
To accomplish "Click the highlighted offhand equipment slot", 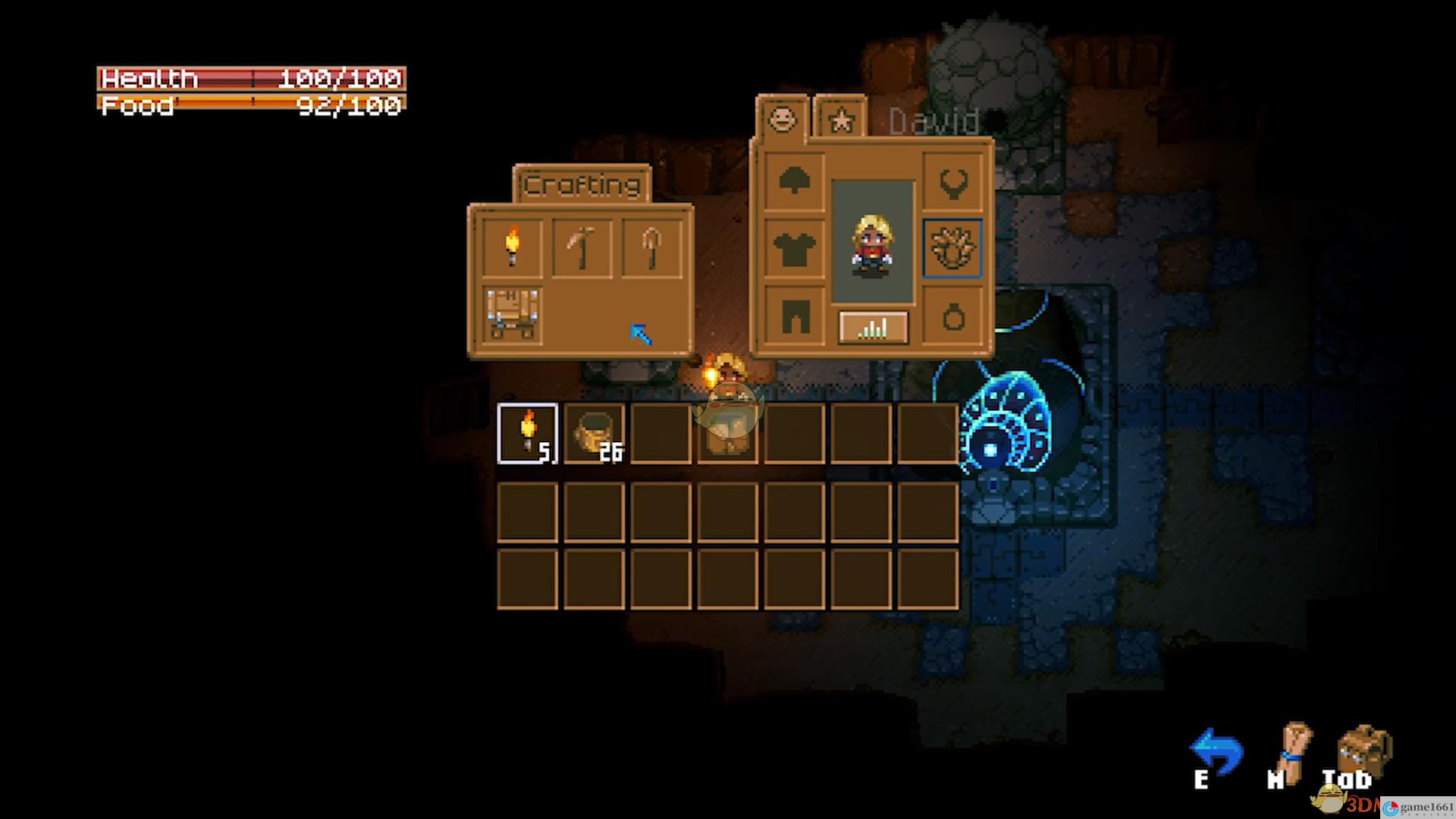I will click(952, 248).
